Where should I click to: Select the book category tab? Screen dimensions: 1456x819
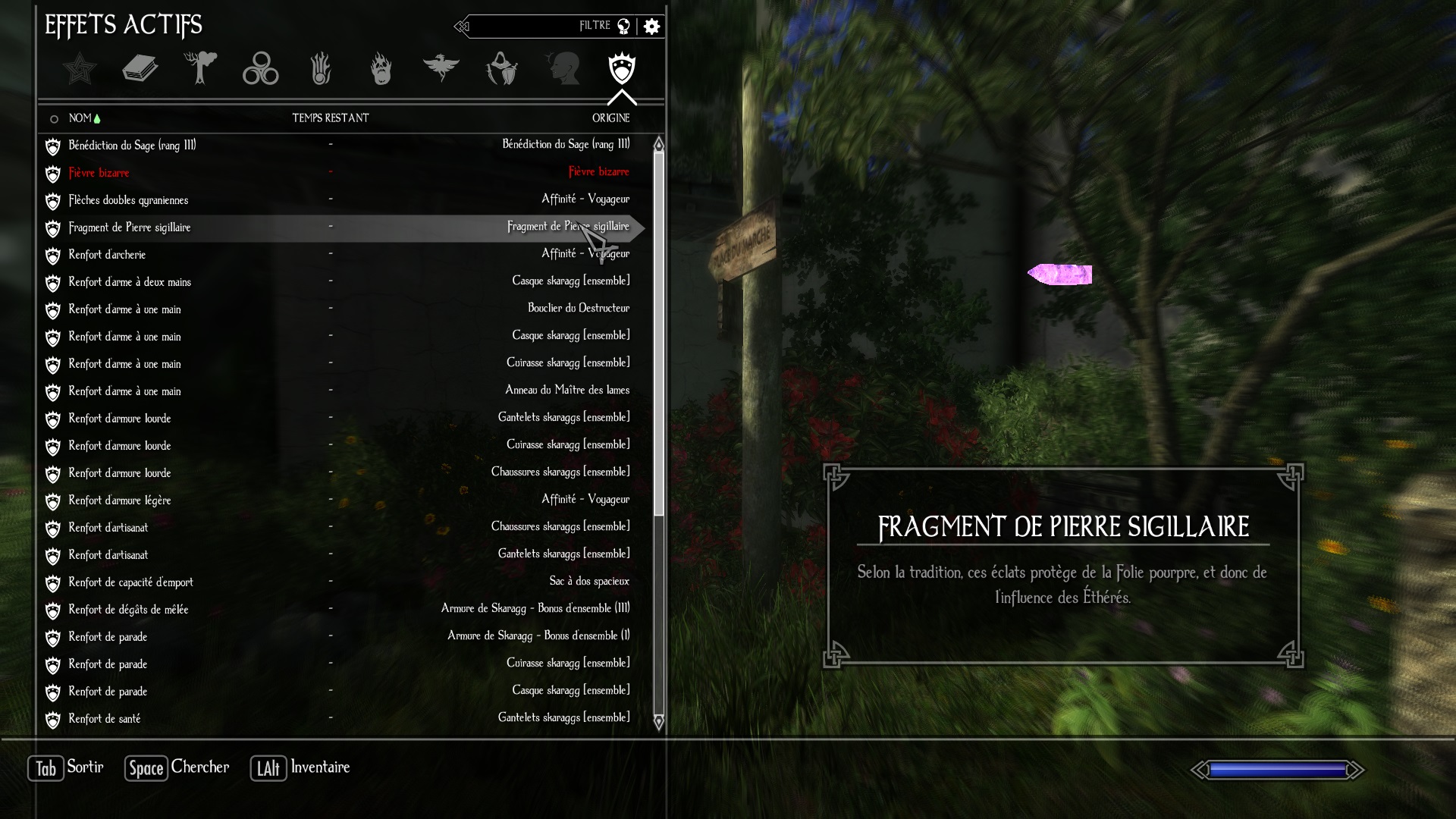[140, 69]
